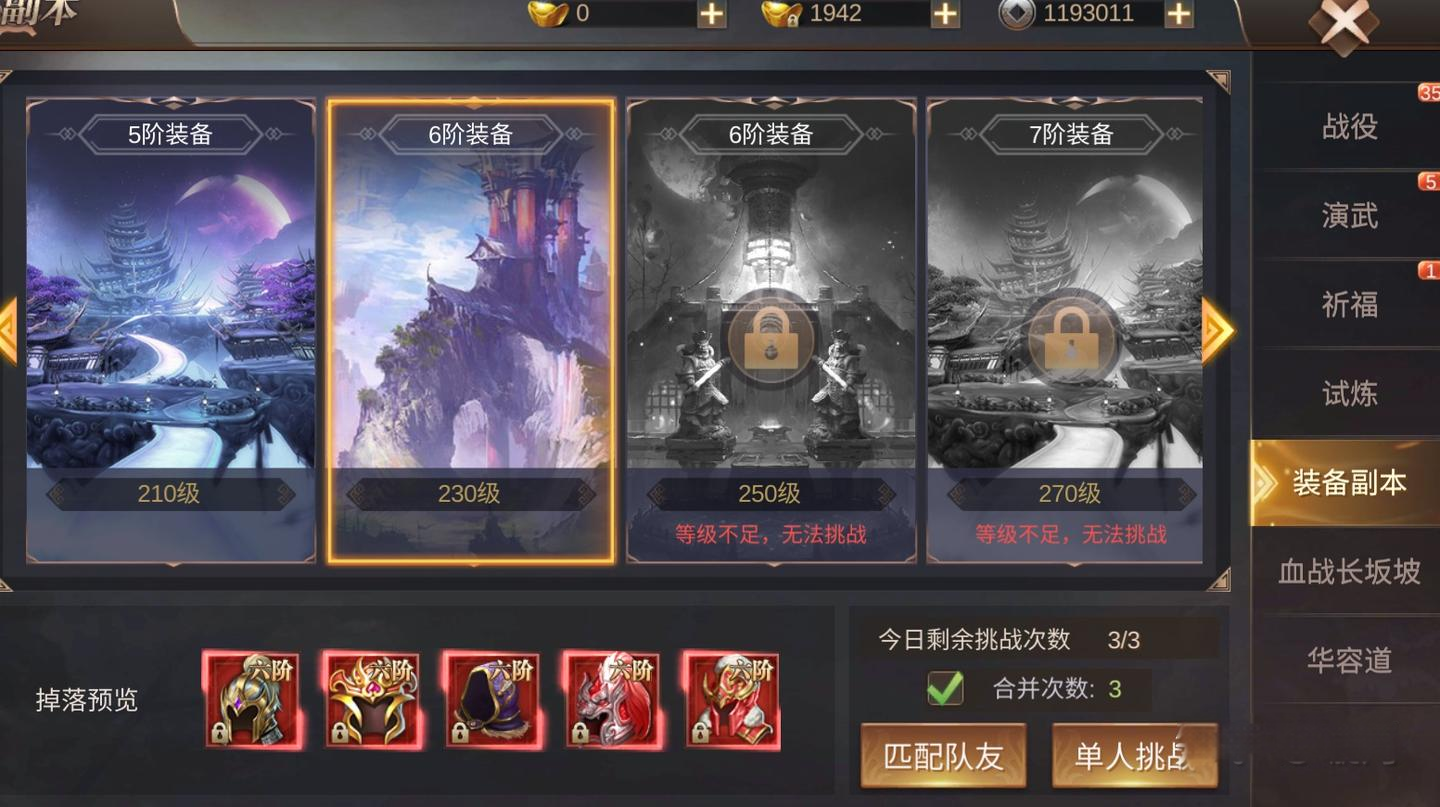Click the diamond currency icon

(x=1016, y=14)
